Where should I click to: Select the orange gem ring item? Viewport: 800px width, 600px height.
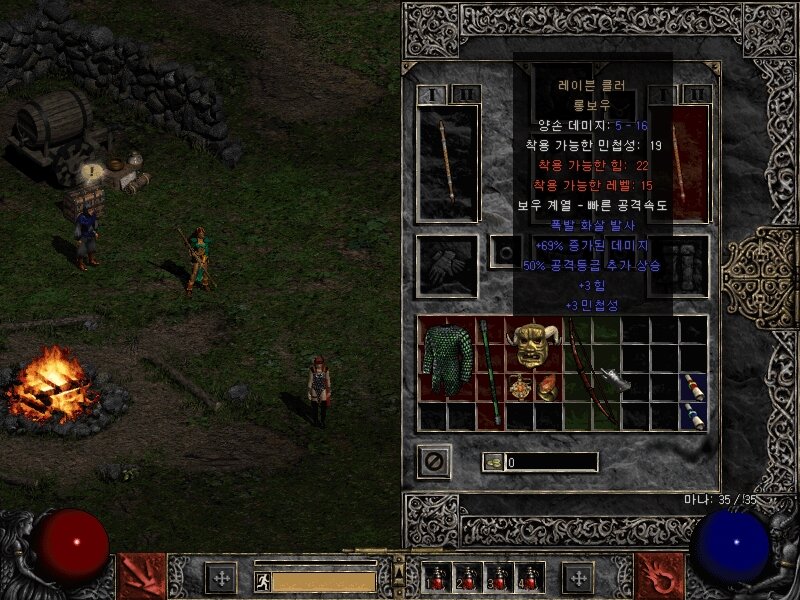(547, 387)
